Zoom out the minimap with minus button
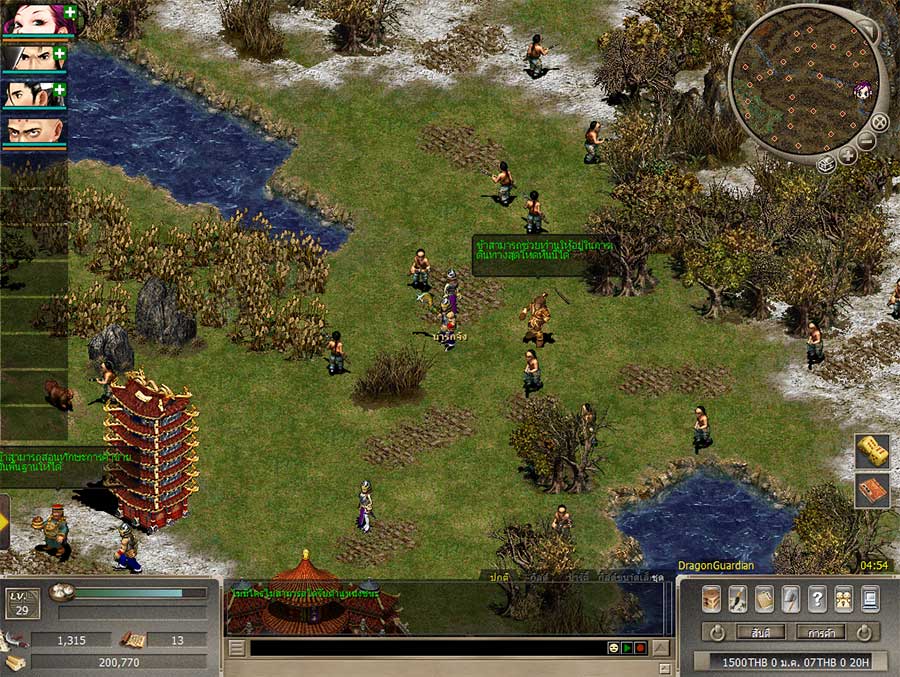The image size is (900, 677). click(x=866, y=142)
